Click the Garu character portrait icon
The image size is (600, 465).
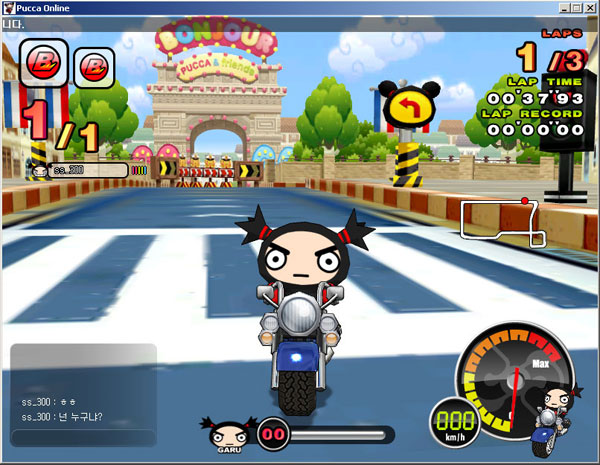[x=226, y=433]
